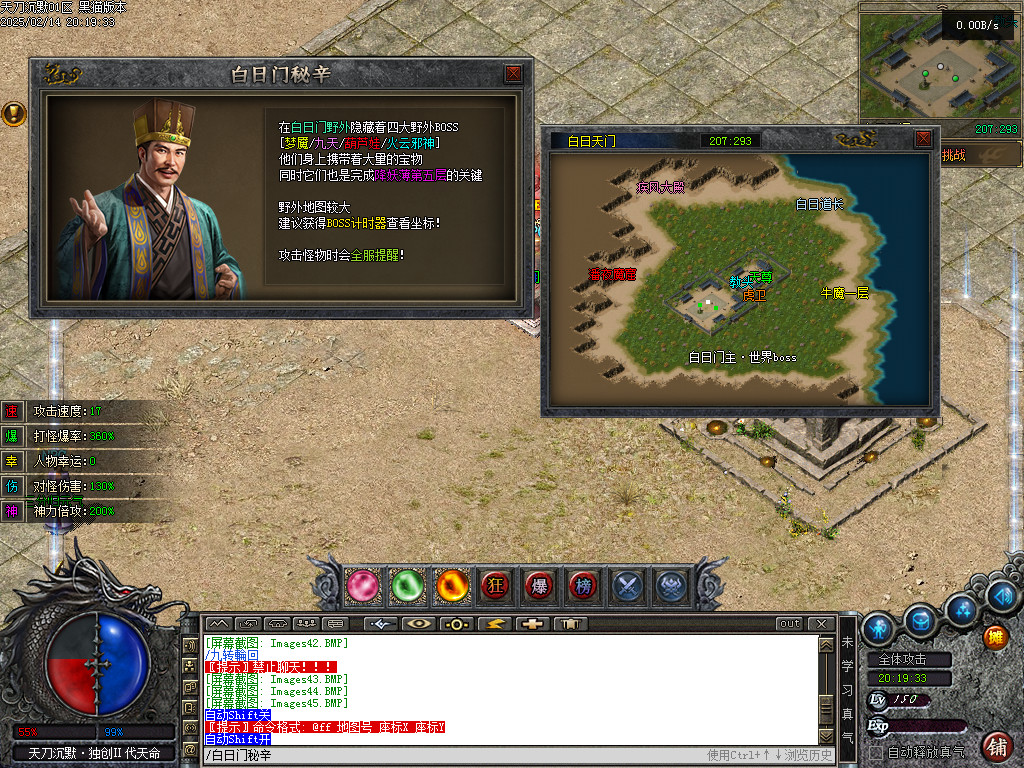Select the 疾风大殿 map label

[x=661, y=187]
